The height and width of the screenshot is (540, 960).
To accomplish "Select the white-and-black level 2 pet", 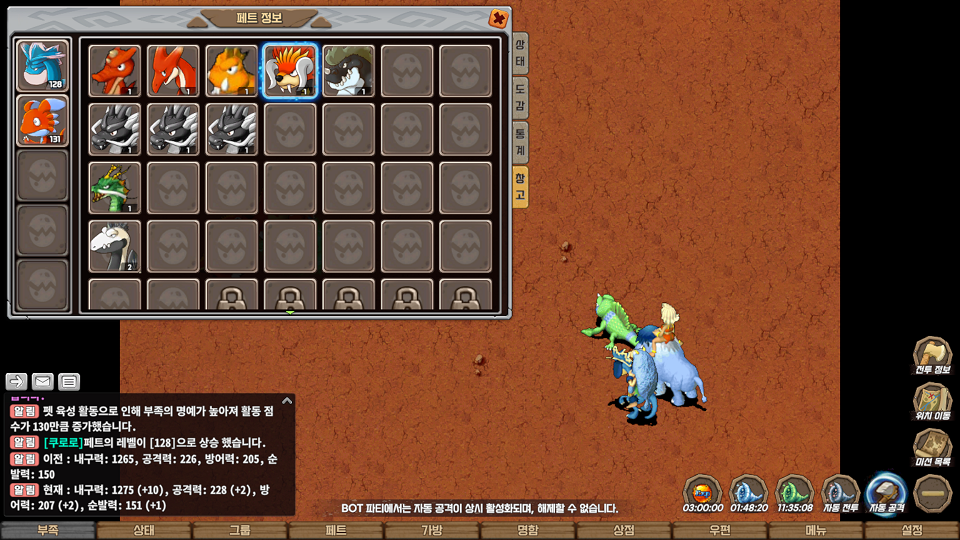I will pos(114,246).
